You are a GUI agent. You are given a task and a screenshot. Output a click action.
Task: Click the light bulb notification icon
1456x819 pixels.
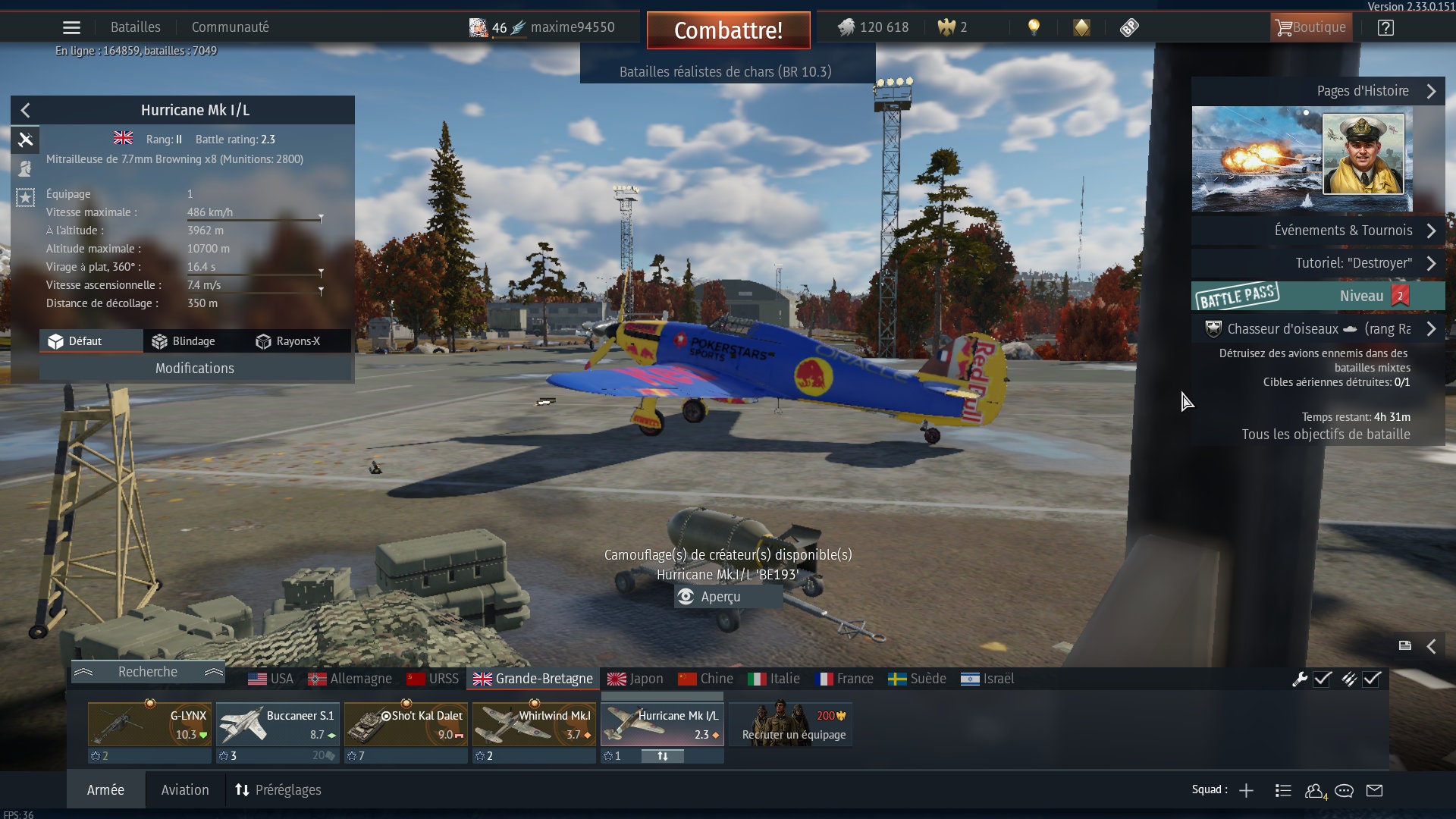(1033, 27)
